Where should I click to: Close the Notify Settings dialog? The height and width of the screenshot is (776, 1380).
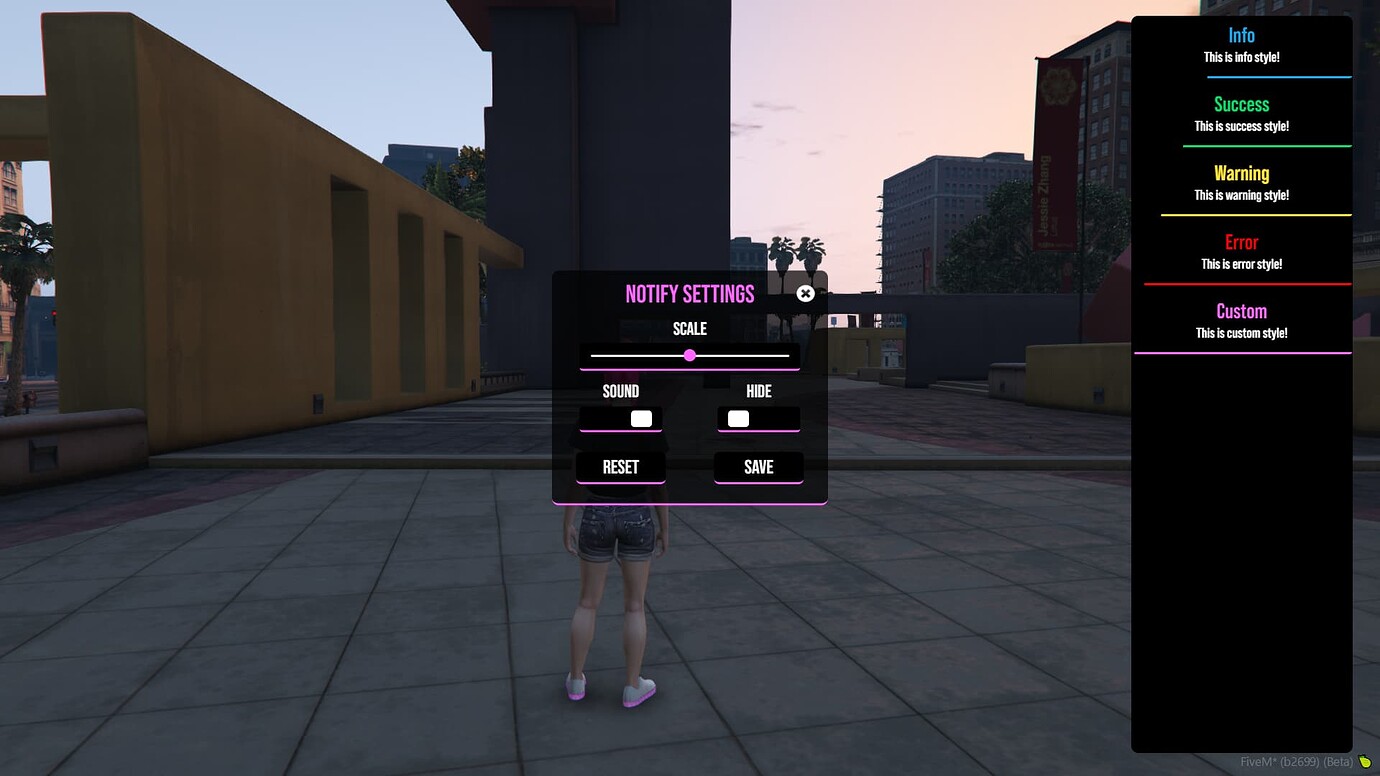pos(805,293)
